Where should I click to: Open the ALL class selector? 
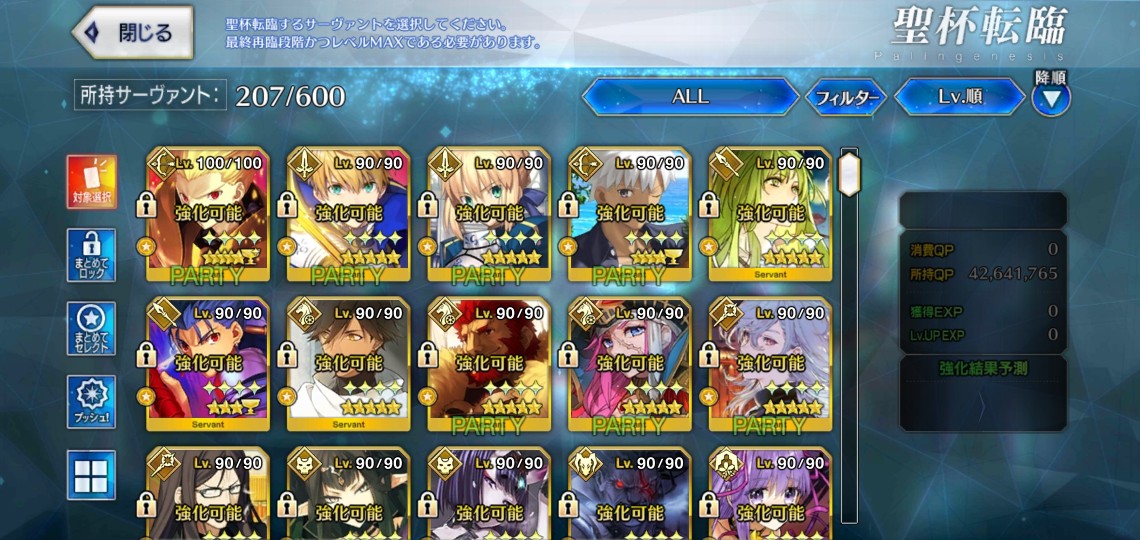pos(689,97)
